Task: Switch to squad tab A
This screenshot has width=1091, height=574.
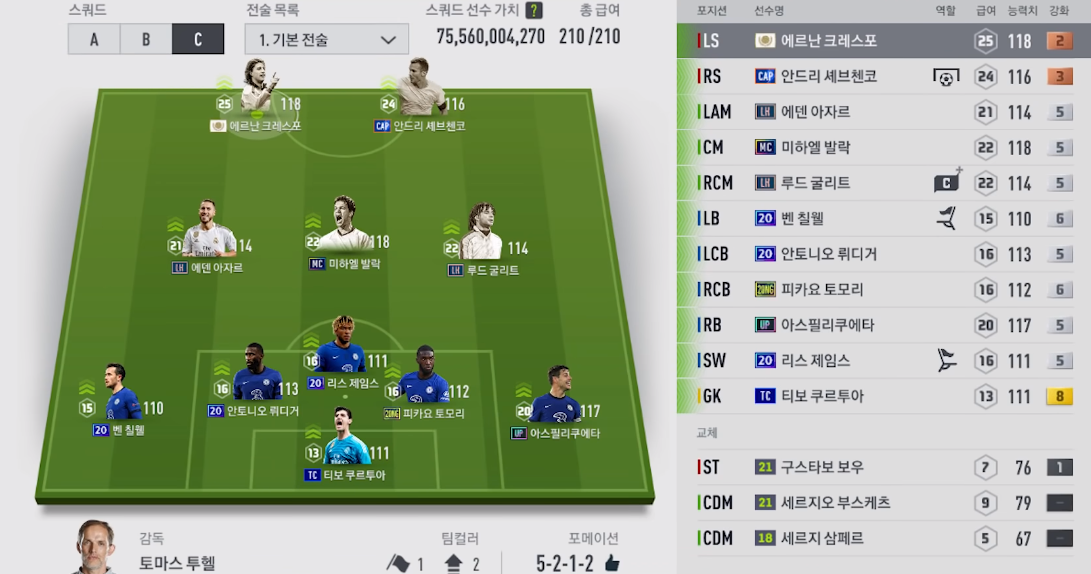Action: tap(94, 39)
